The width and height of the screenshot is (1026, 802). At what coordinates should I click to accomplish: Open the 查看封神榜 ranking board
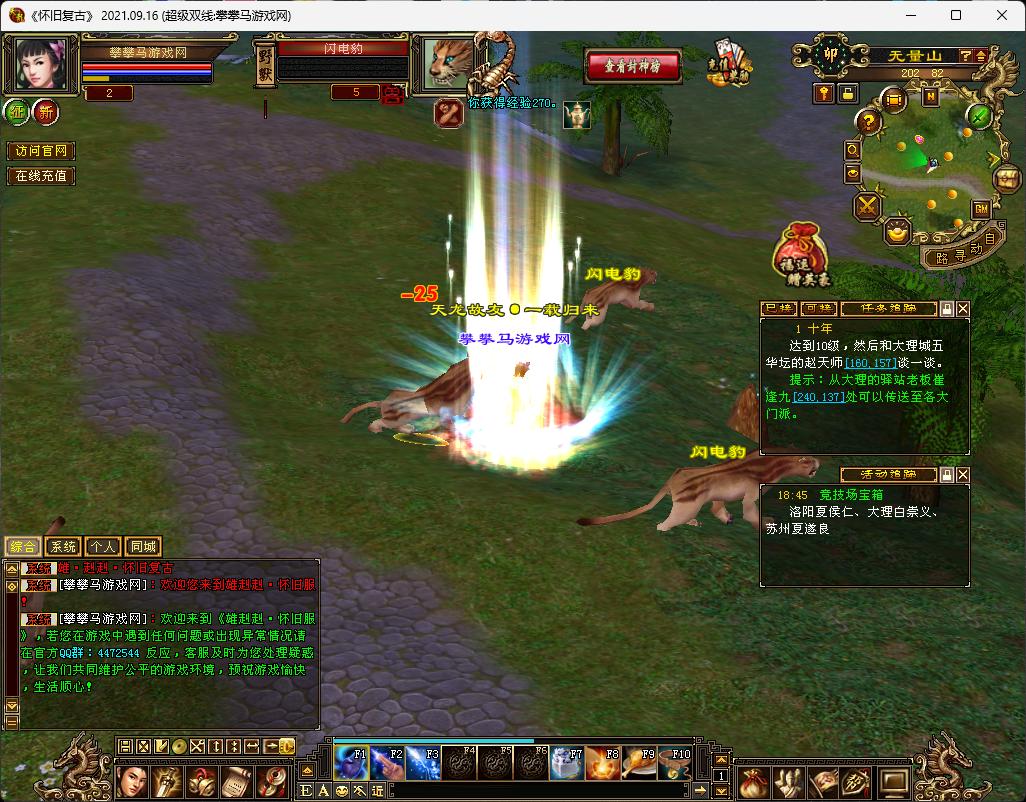tap(633, 66)
